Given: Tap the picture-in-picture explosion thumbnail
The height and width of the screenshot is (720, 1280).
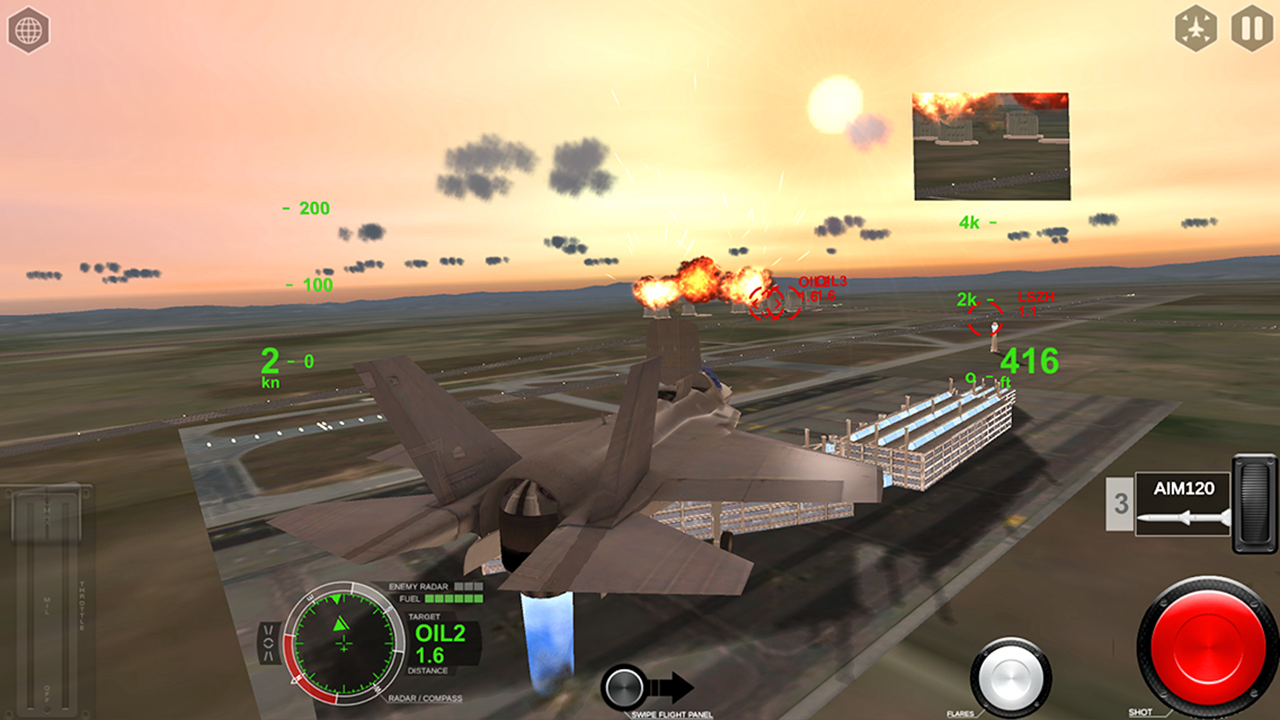Looking at the screenshot, I should tap(990, 145).
